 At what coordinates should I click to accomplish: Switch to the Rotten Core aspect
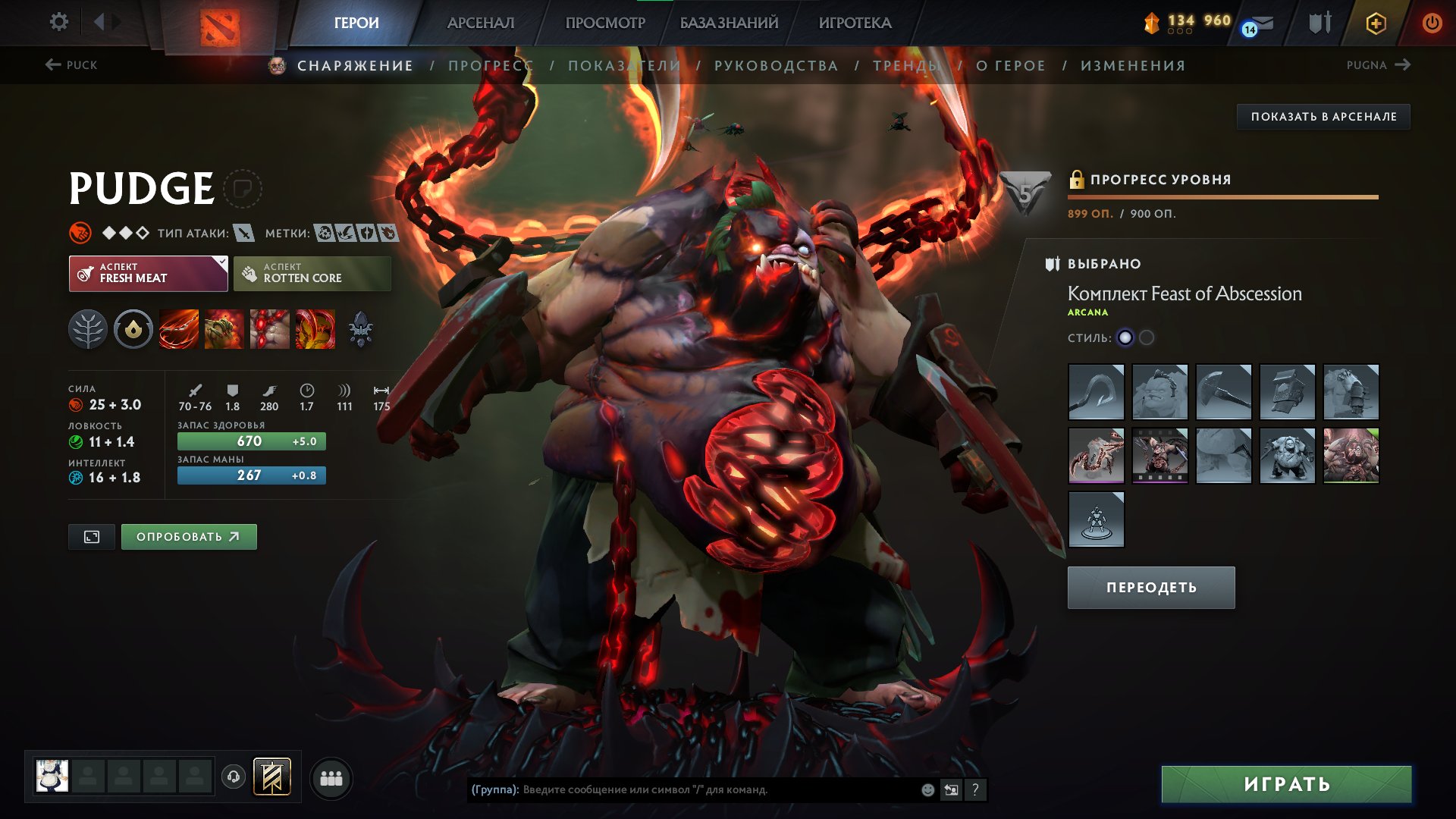pyautogui.click(x=312, y=272)
